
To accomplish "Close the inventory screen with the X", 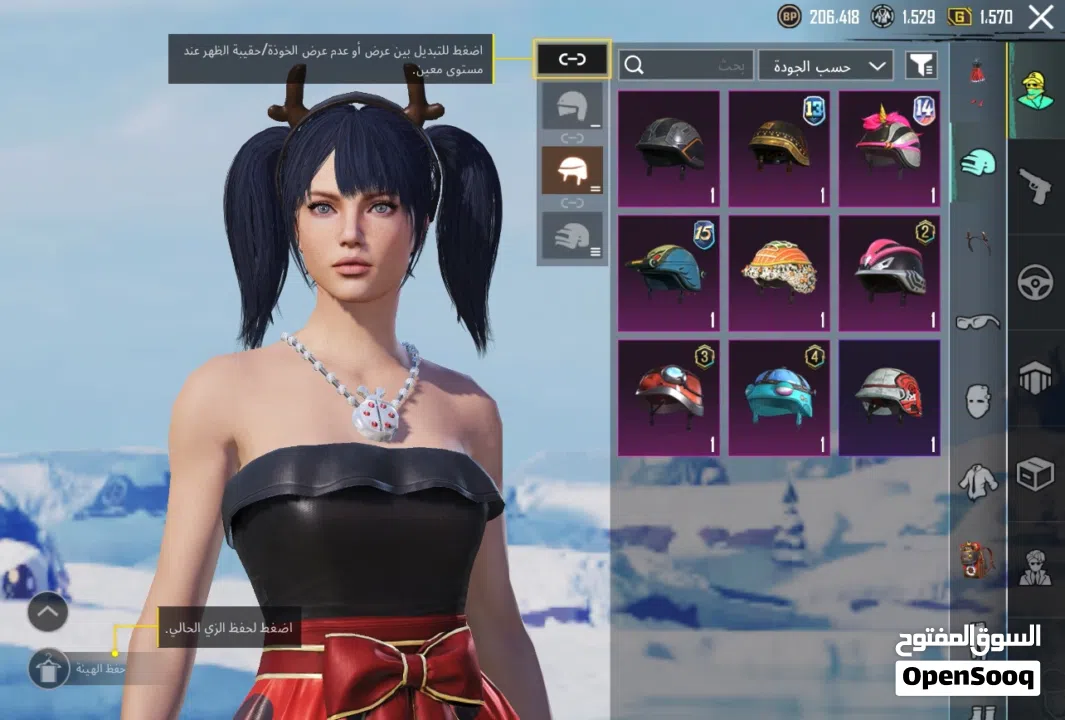I will [1041, 16].
